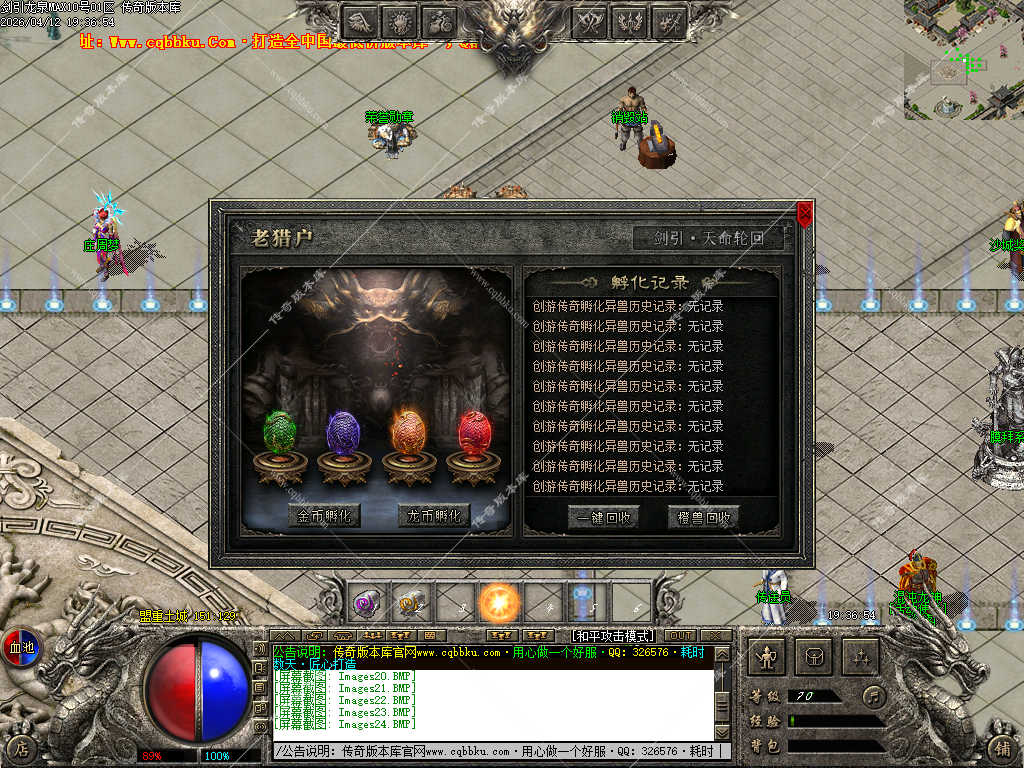Pick the orange flaming egg
Image resolution: width=1024 pixels, height=768 pixels.
coord(408,433)
